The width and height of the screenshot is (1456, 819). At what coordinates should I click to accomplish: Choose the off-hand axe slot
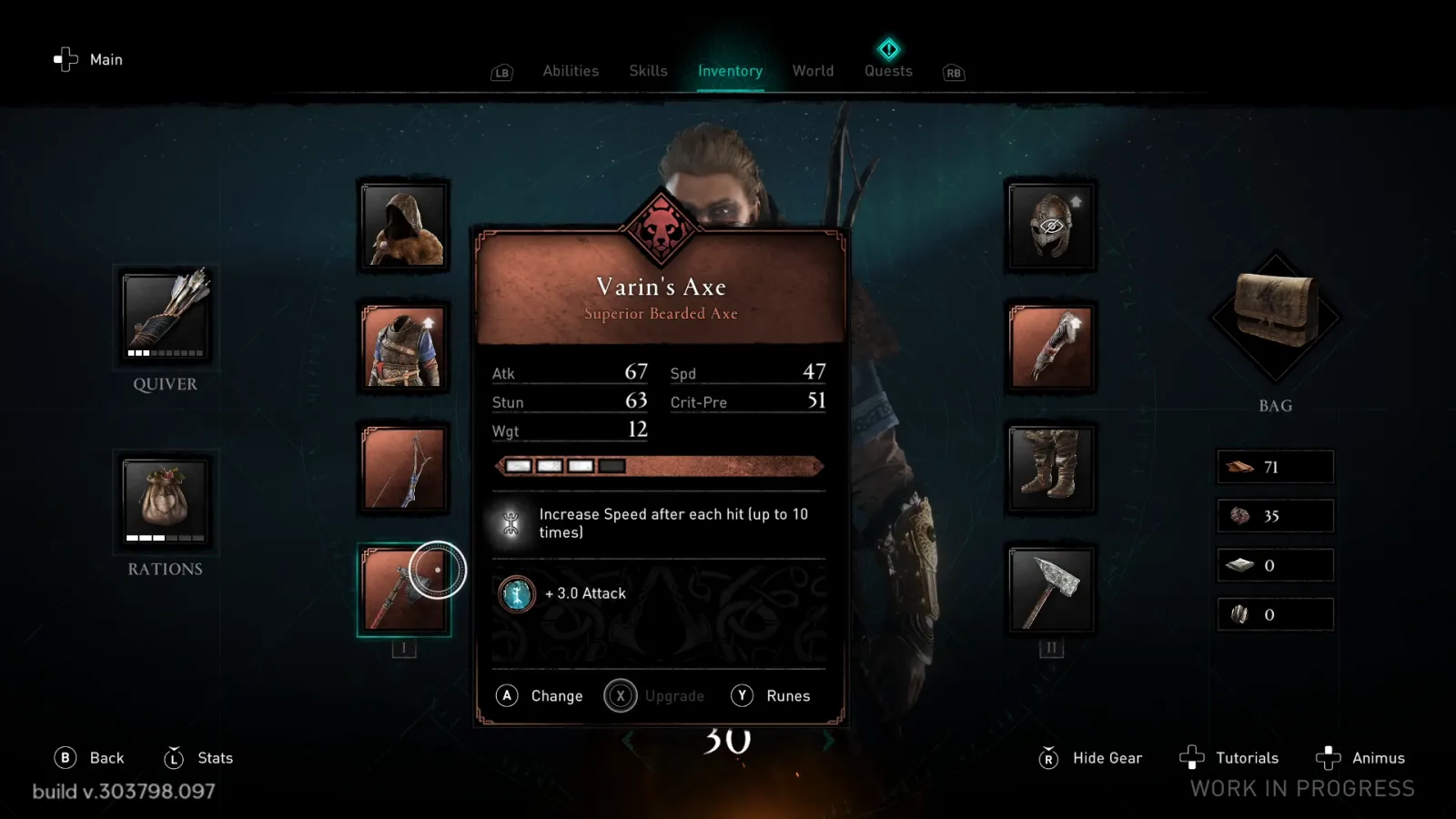pyautogui.click(x=1051, y=590)
